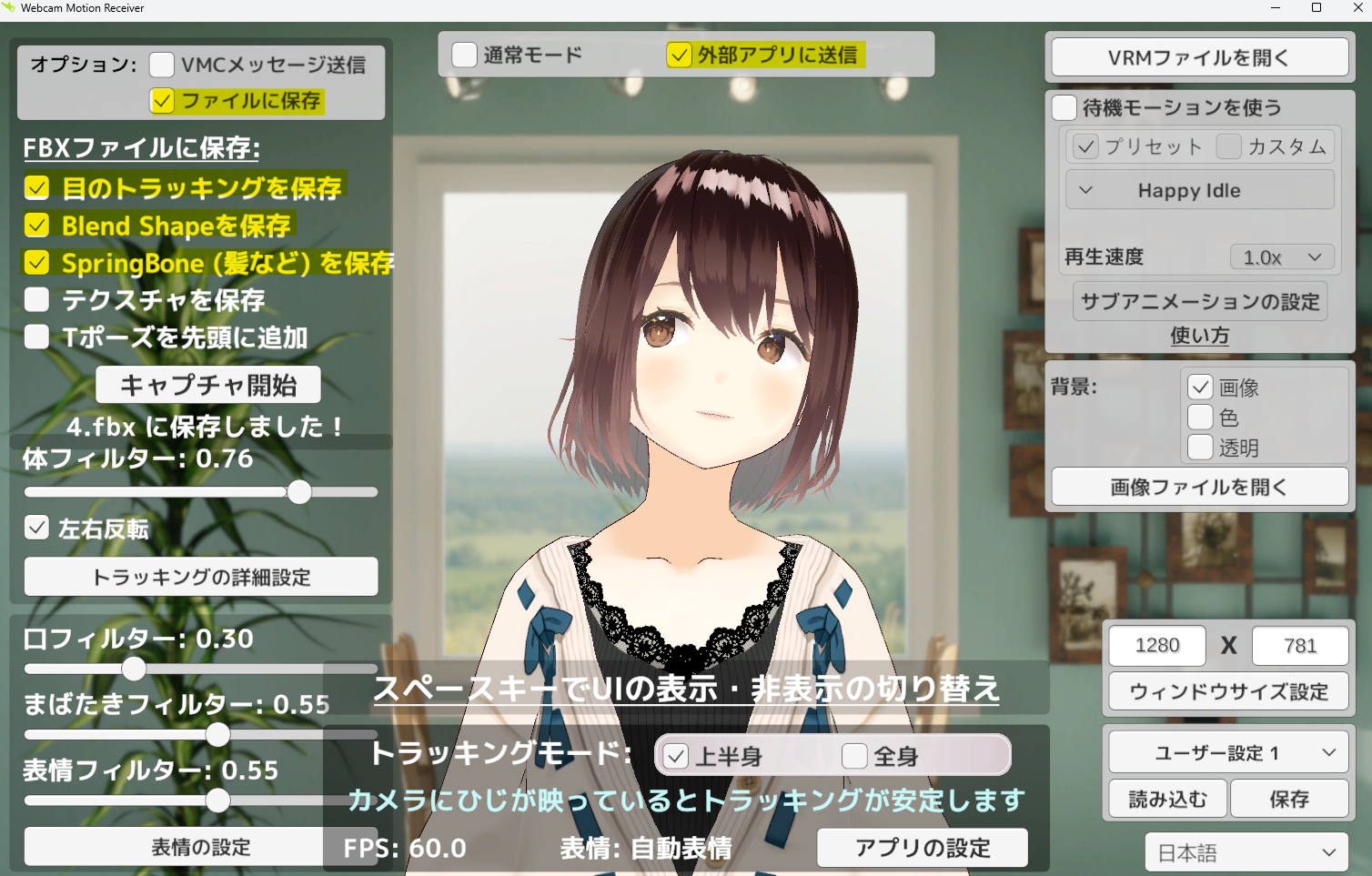
Task: Select 全身 tracking mode
Action: pyautogui.click(x=854, y=755)
